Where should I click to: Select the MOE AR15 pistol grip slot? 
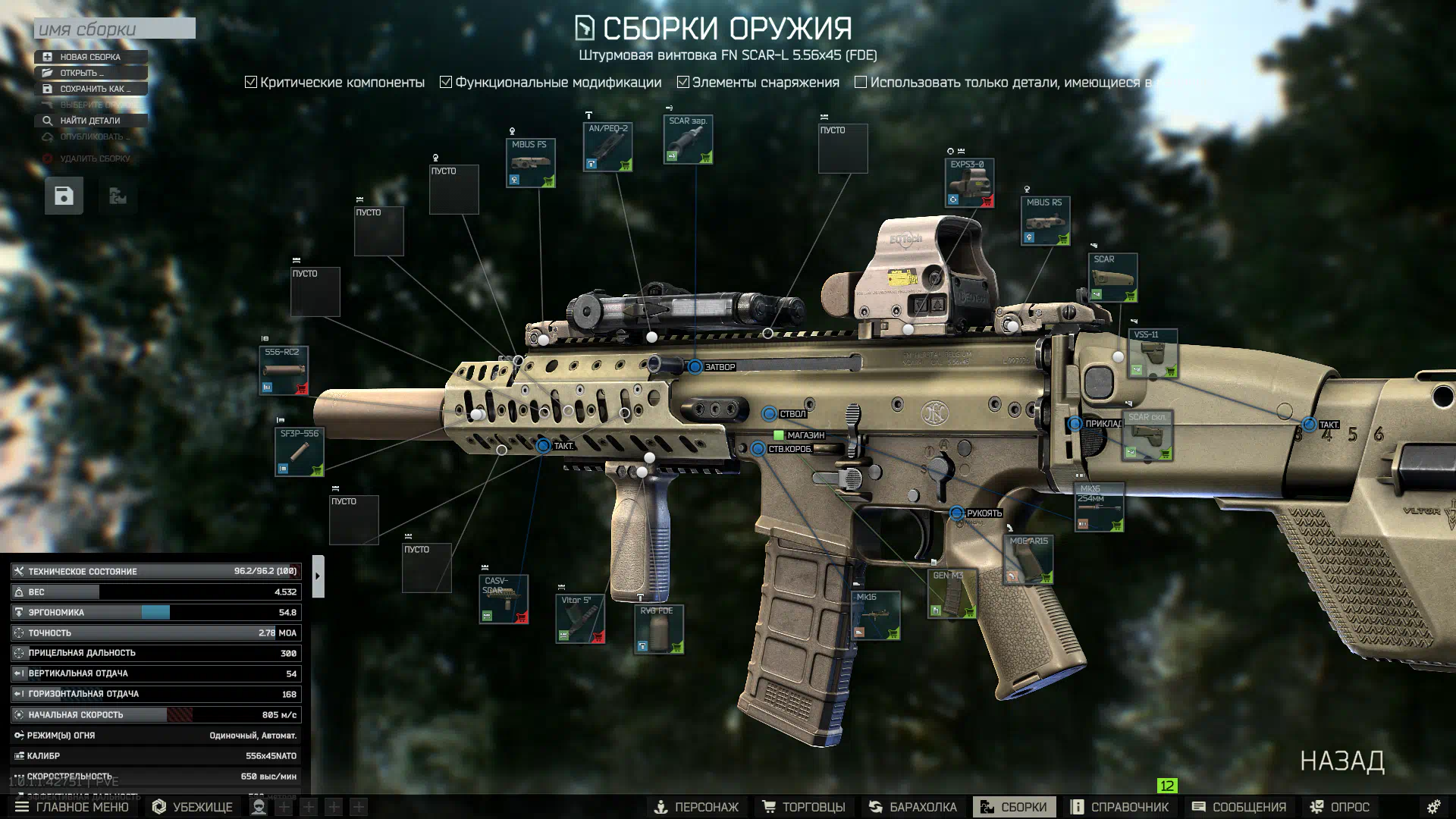1028,560
